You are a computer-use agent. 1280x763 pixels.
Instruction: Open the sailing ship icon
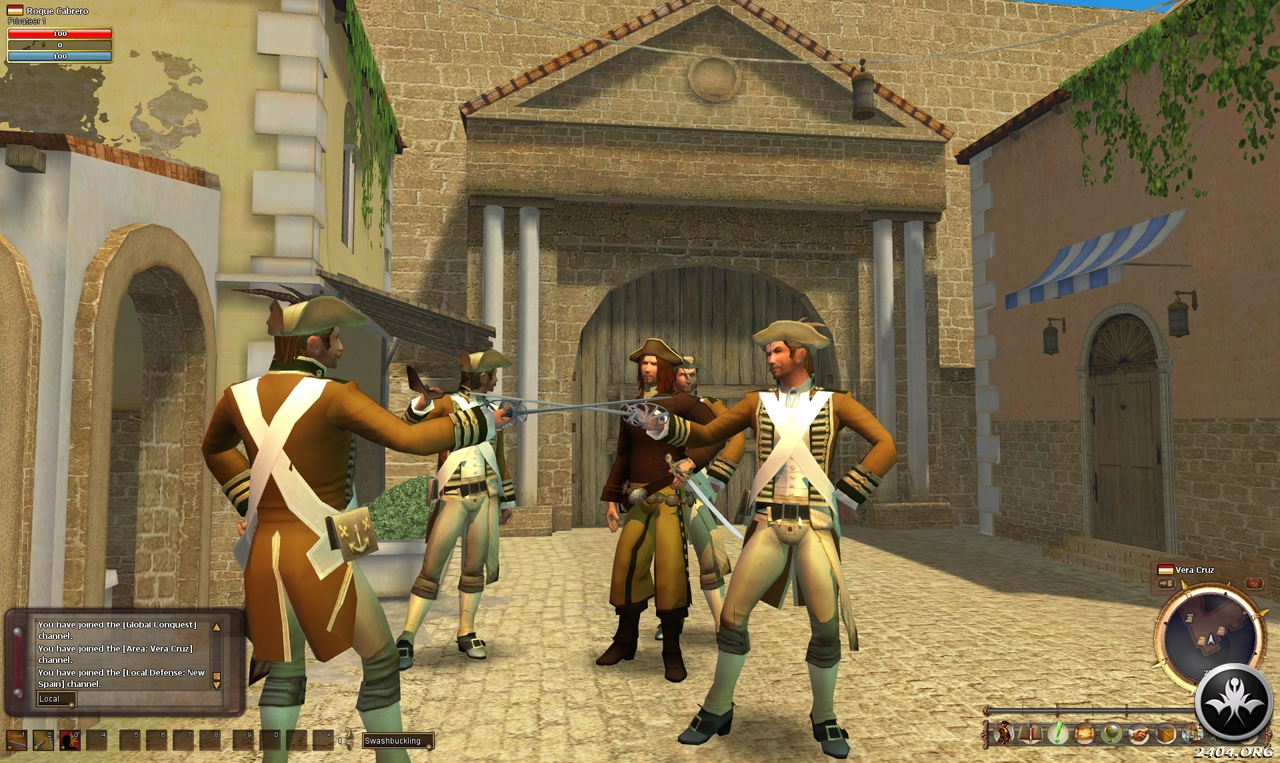pyautogui.click(x=1190, y=734)
